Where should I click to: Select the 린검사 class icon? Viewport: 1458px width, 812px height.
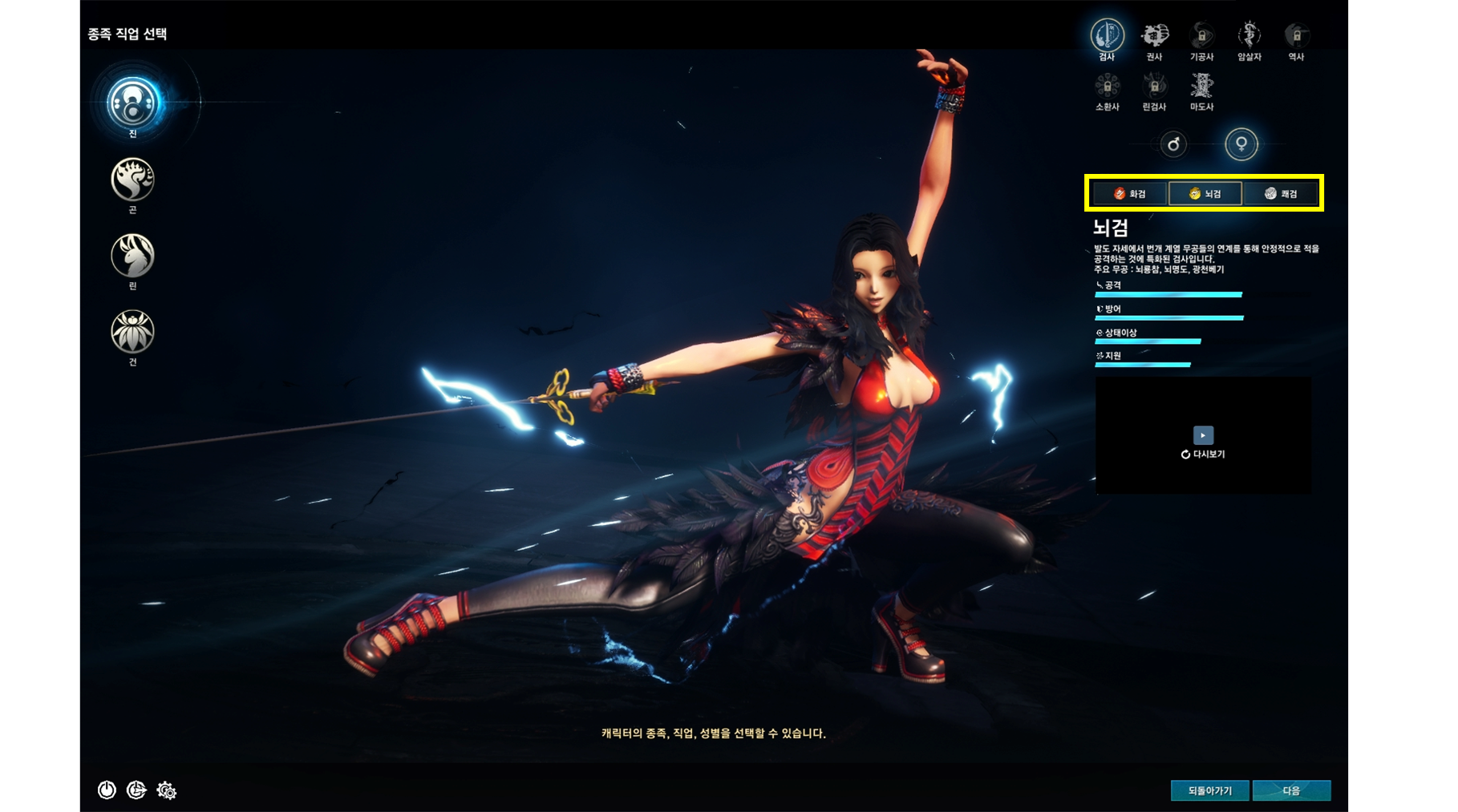click(1155, 87)
